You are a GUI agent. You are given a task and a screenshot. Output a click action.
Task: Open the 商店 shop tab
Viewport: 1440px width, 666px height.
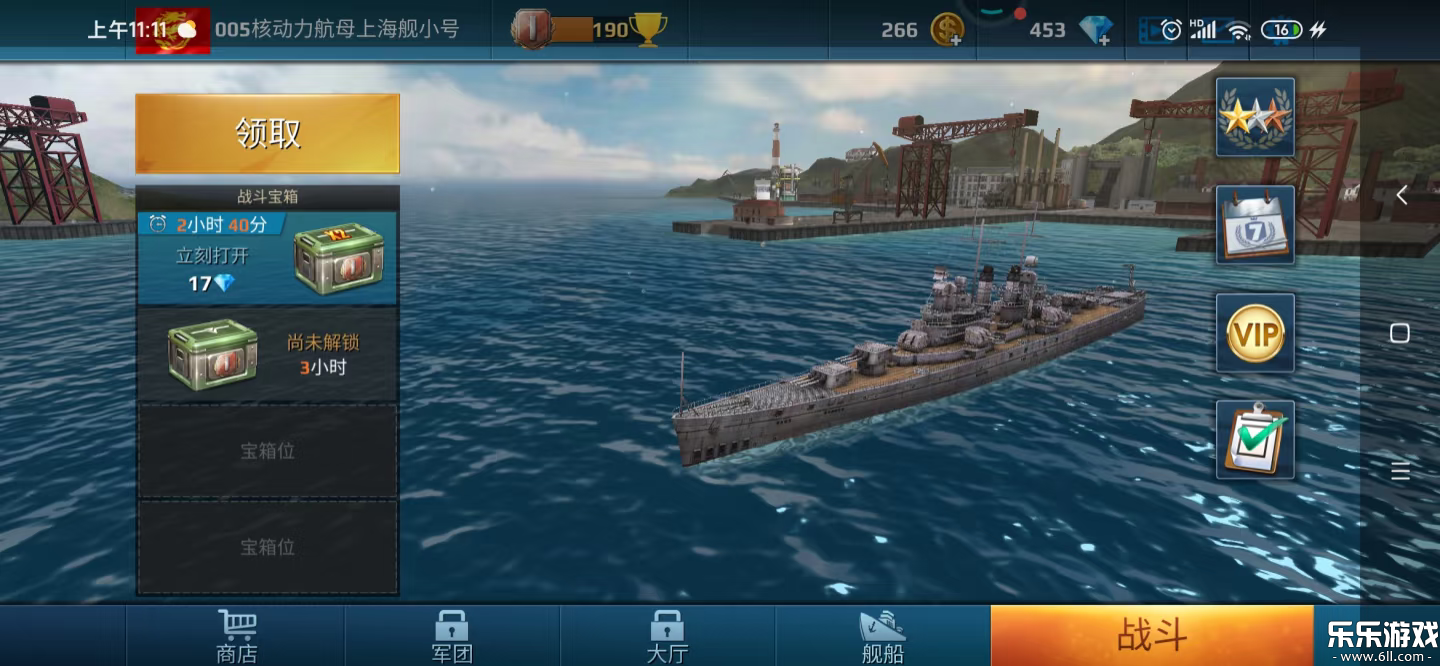(236, 636)
